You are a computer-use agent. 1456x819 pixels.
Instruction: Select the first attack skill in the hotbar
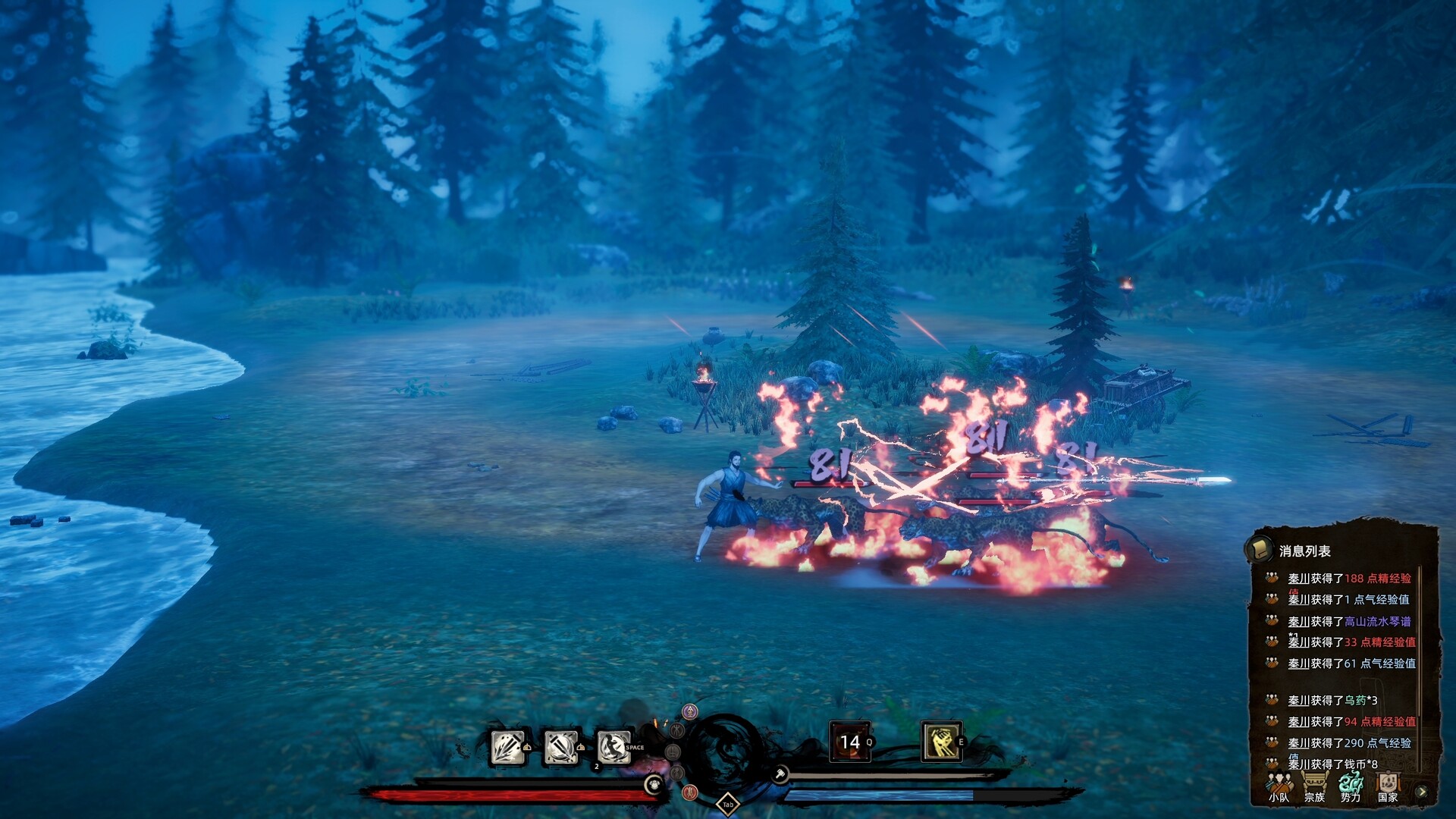(x=509, y=748)
